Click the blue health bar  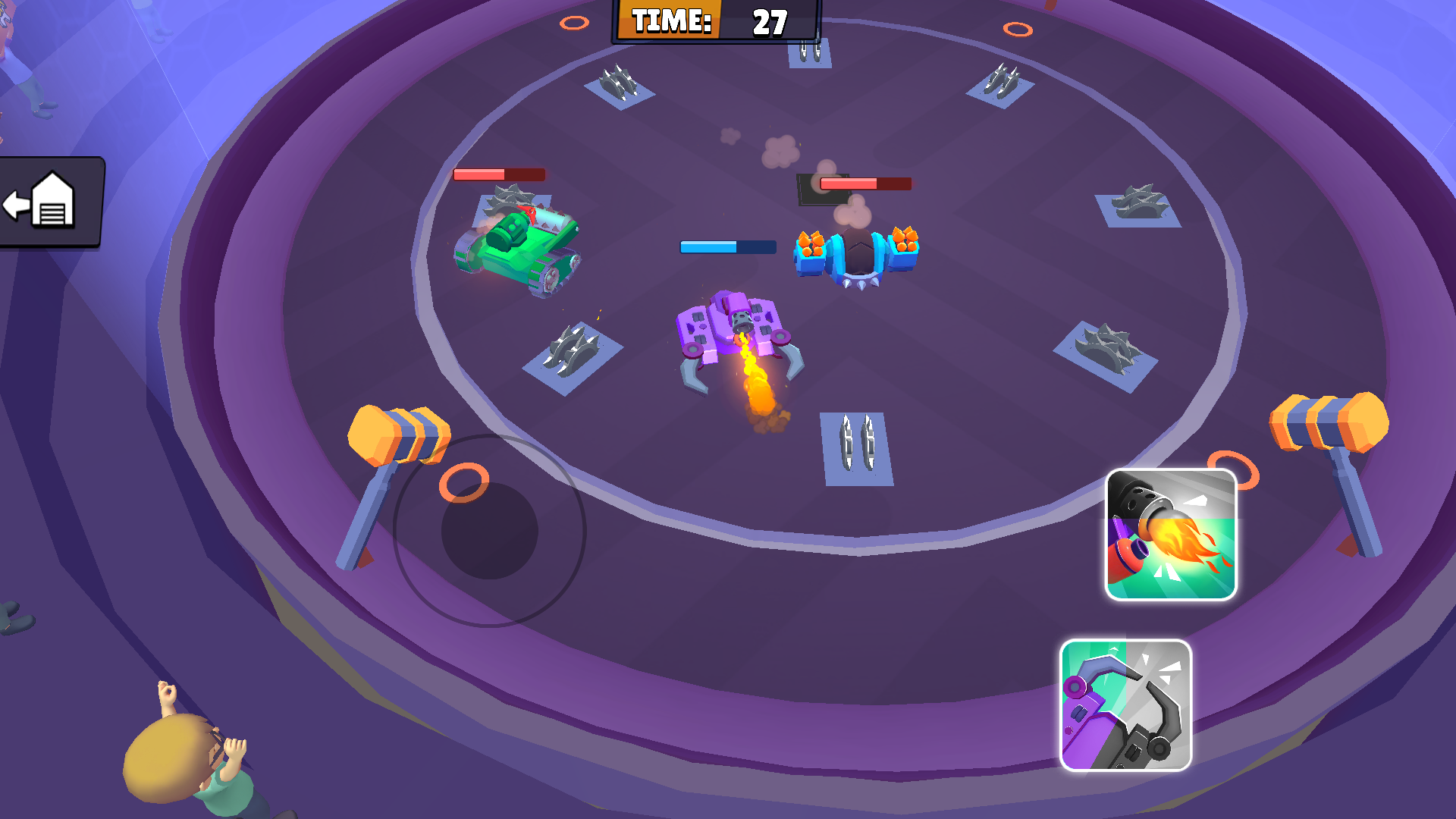click(x=724, y=244)
